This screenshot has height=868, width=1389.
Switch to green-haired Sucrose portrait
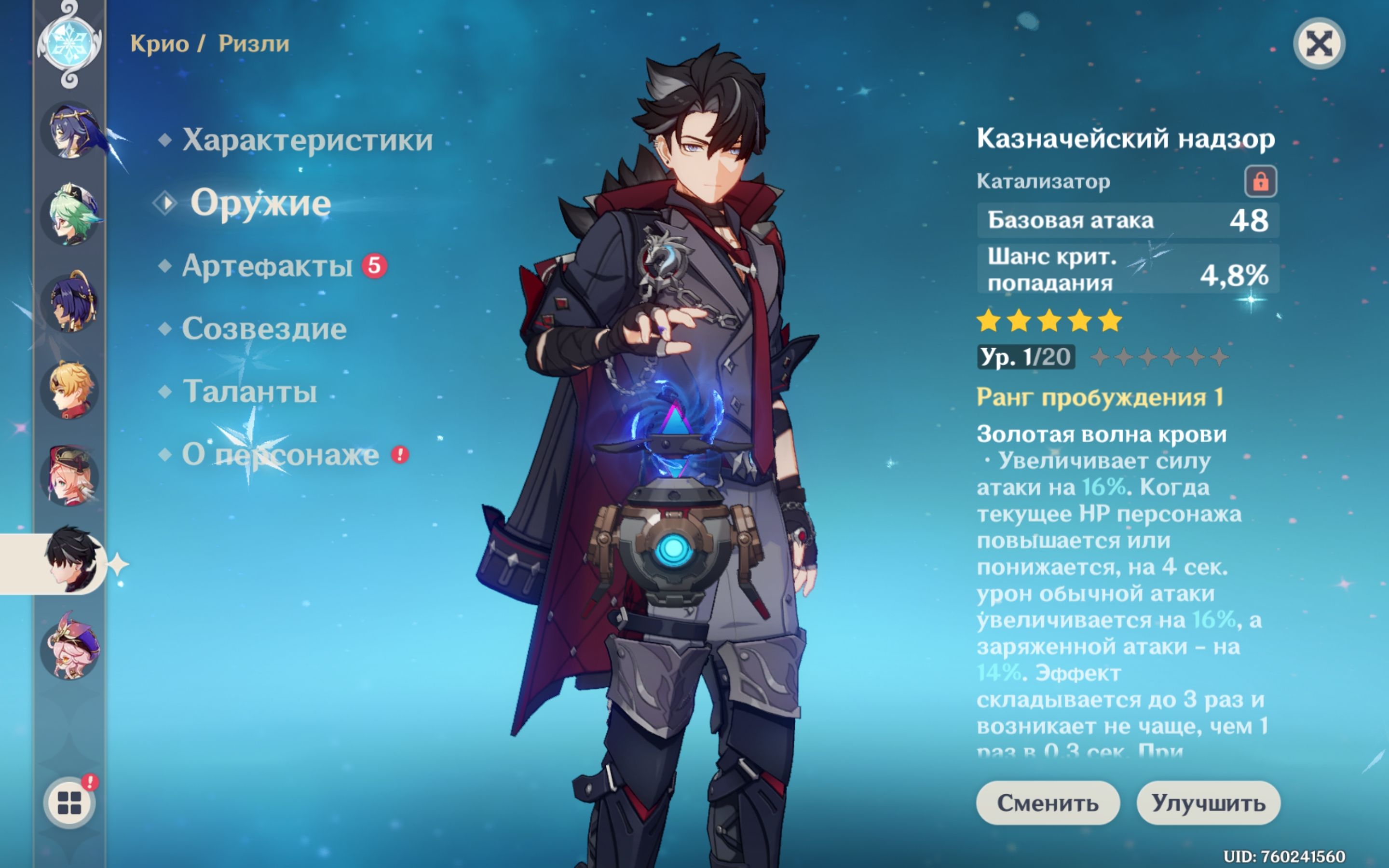(70, 216)
